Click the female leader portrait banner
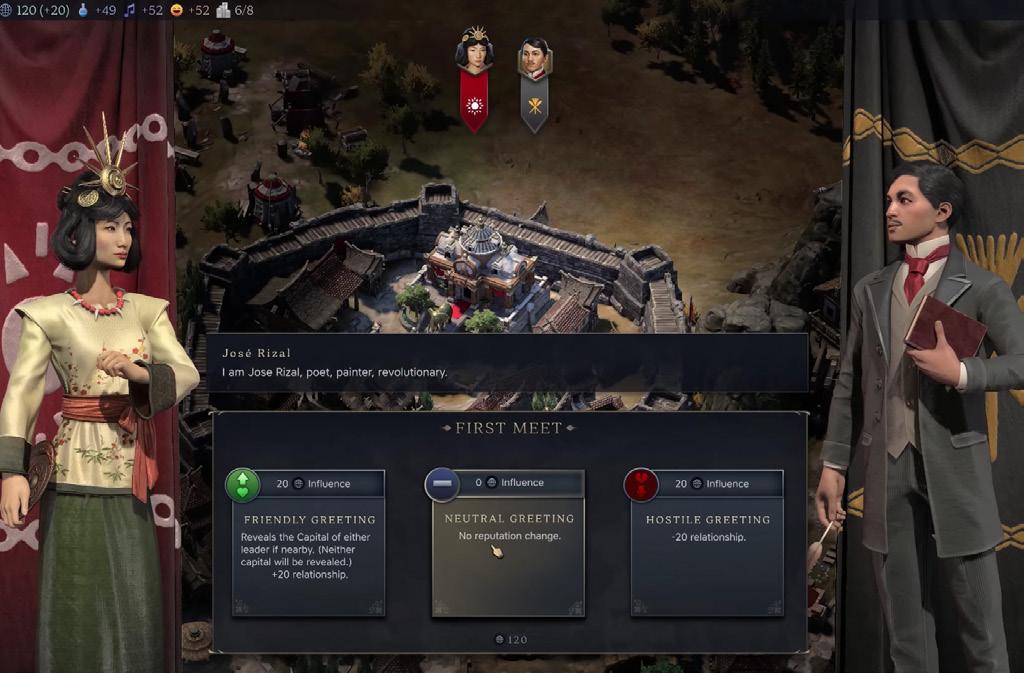Image resolution: width=1024 pixels, height=673 pixels. [x=473, y=78]
